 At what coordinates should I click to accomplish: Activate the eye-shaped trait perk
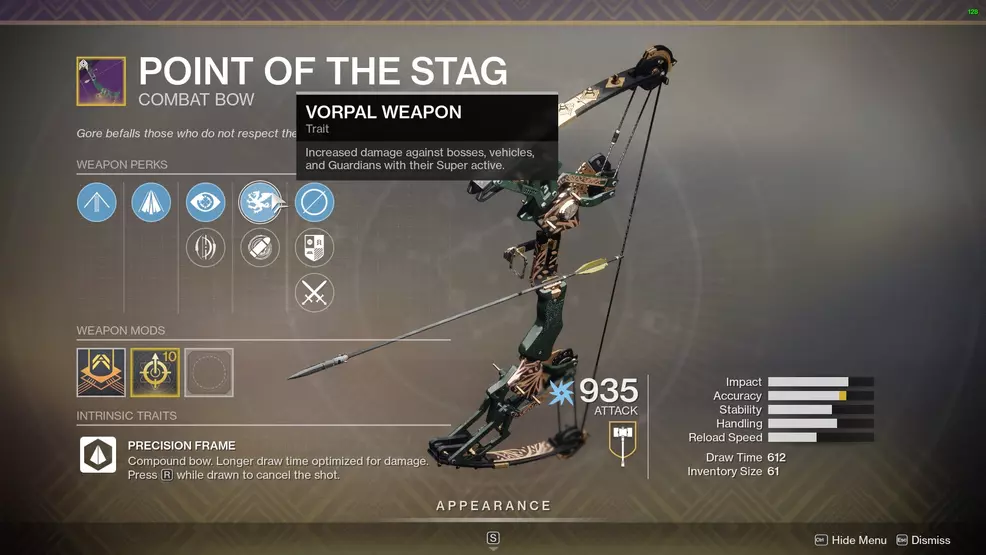[206, 203]
